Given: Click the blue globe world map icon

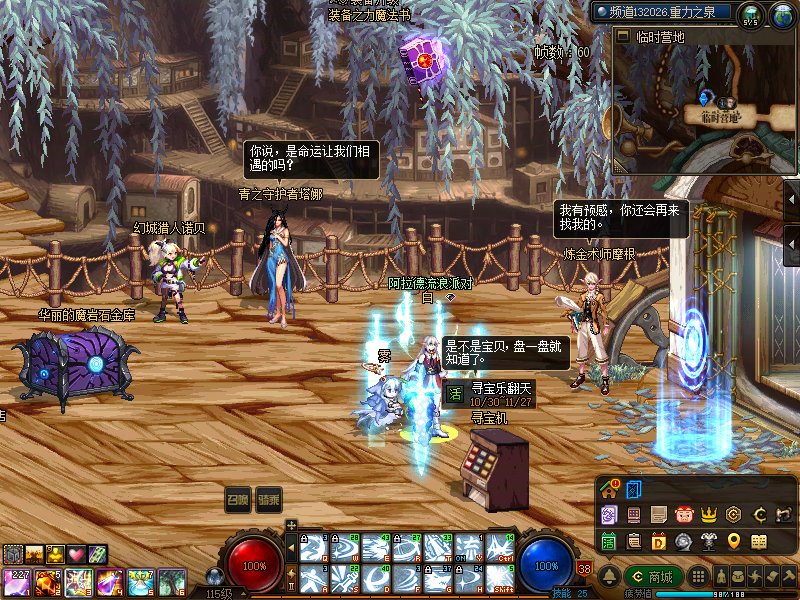Looking at the screenshot, I should click(782, 14).
